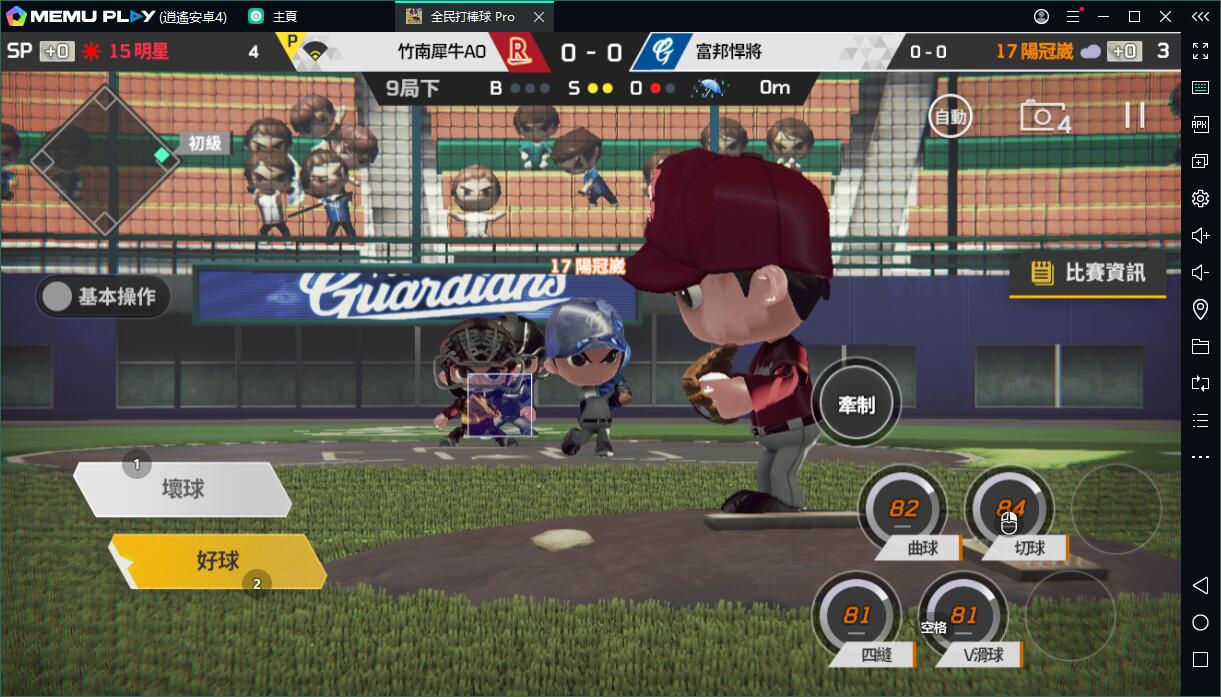Attempt a pickoff with the 牽制 button
This screenshot has height=697, width=1221.
[856, 404]
